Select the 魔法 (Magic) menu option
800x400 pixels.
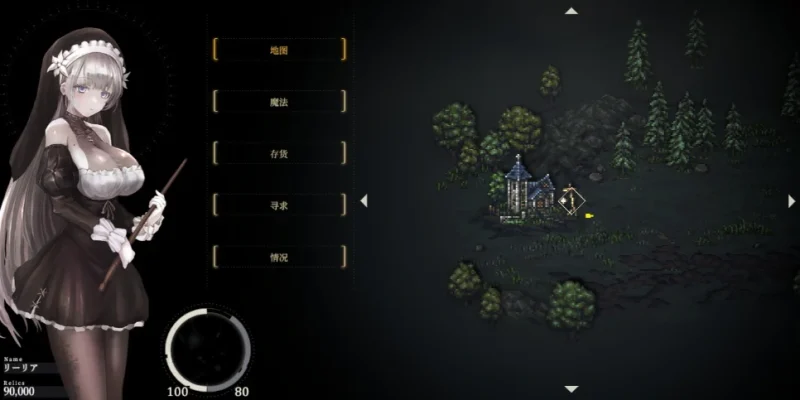279,101
